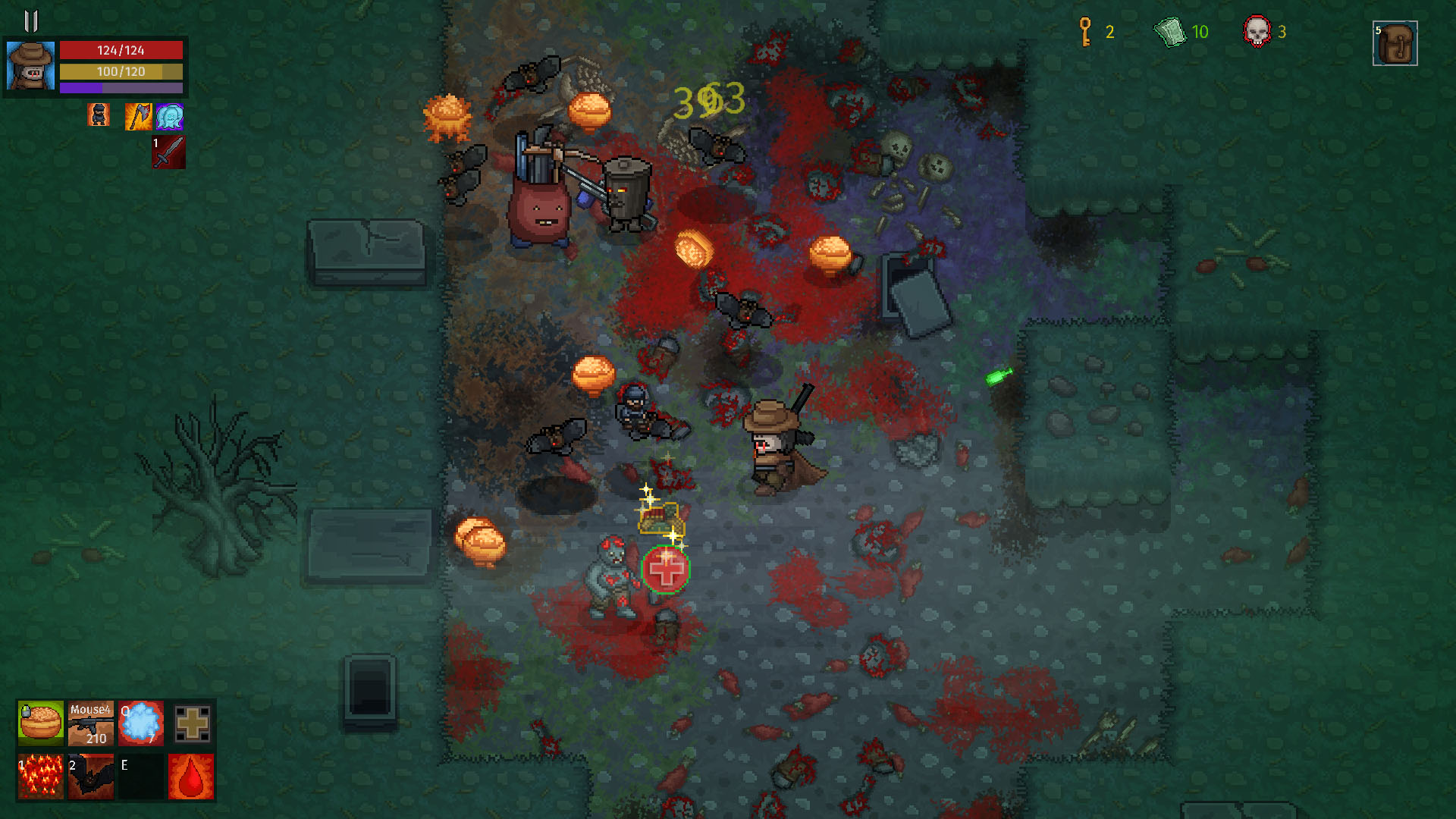Click the sword status icon
Image resolution: width=1456 pixels, height=819 pixels.
[x=168, y=152]
